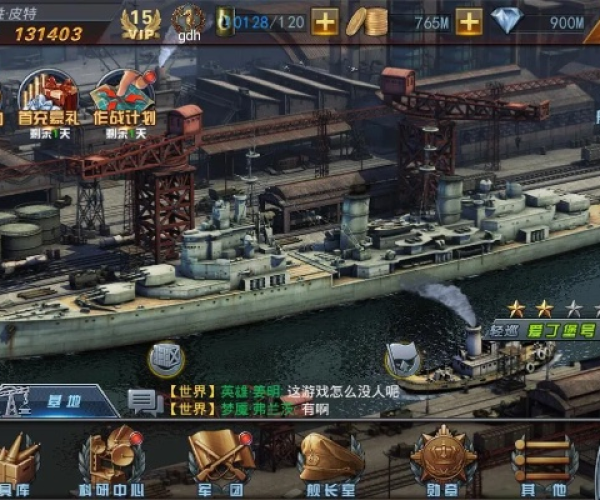Open the chat speech-bubble icon
This screenshot has width=600, height=500.
[x=144, y=401]
